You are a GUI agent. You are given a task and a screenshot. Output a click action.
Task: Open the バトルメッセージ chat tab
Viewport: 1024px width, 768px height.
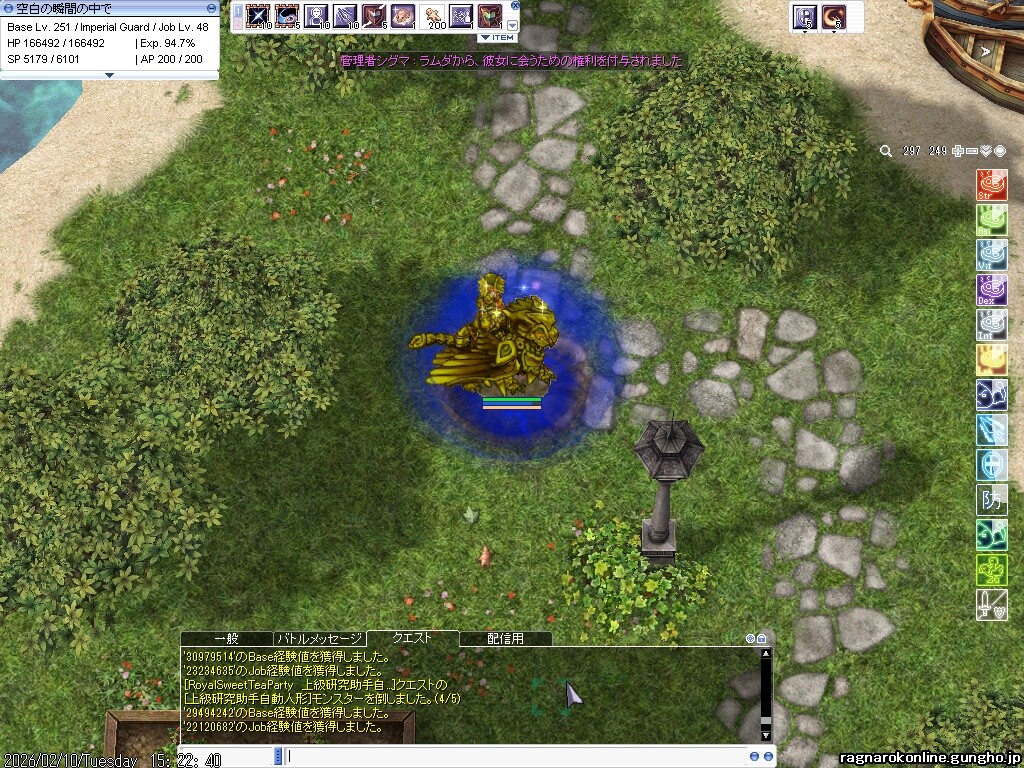319,638
